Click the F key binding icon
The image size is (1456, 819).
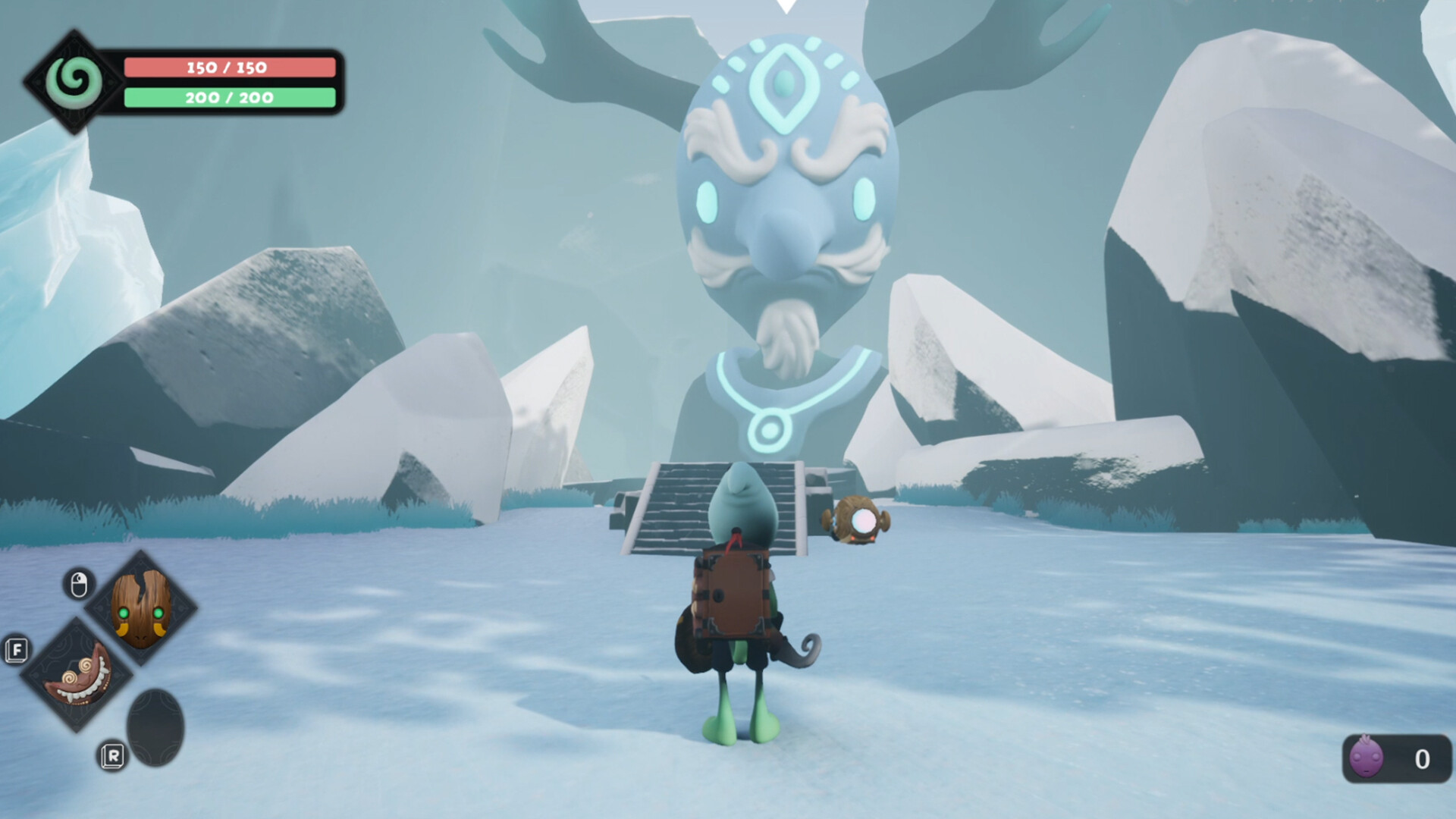click(17, 651)
